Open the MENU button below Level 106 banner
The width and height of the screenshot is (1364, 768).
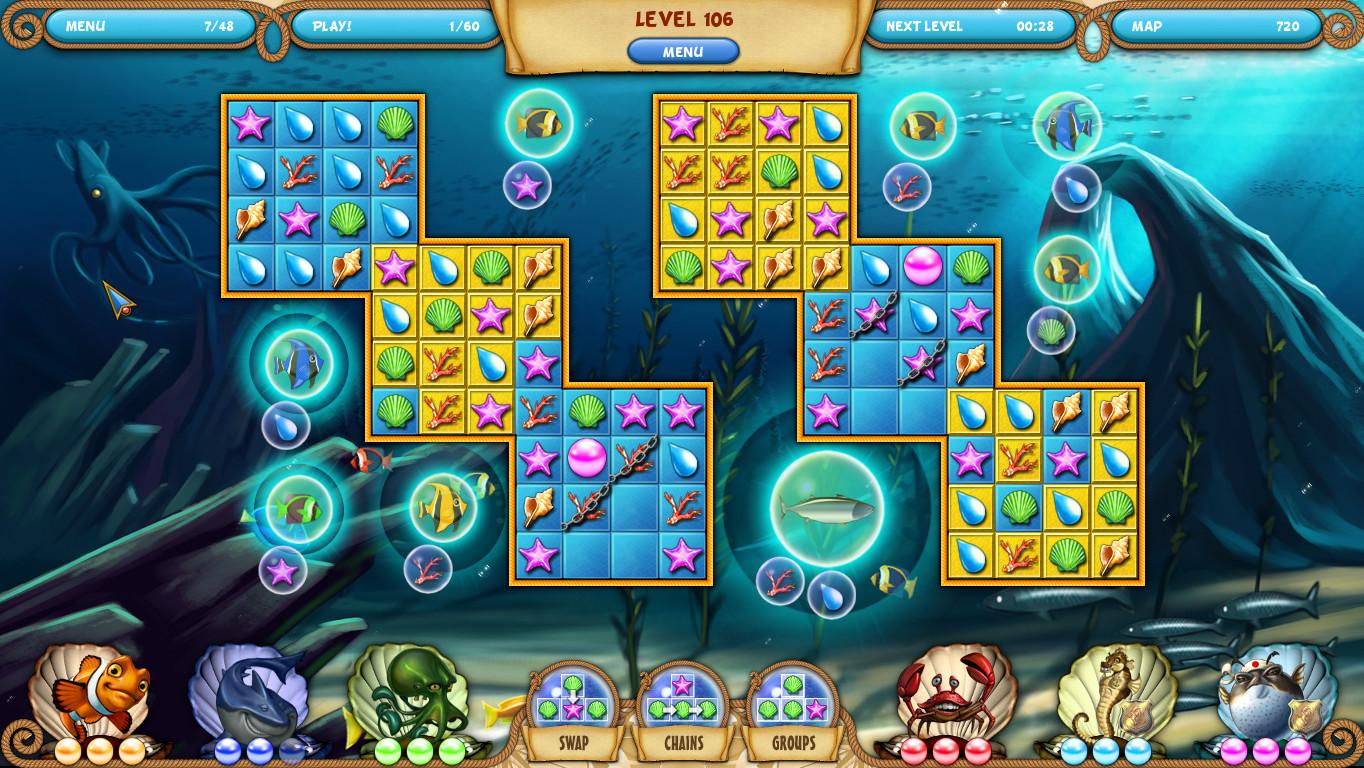click(x=683, y=52)
